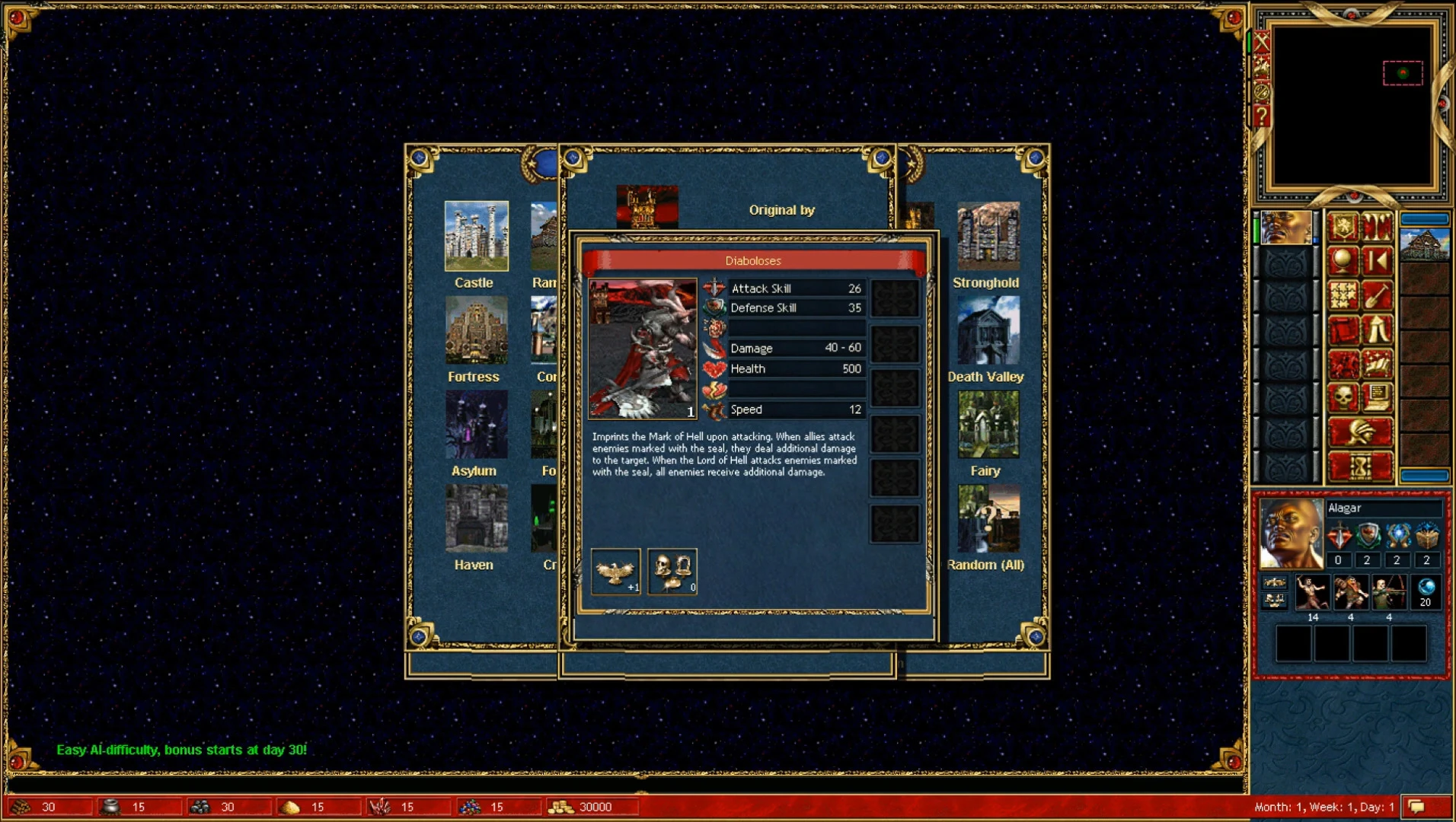Select the next hero helmet icon
The image size is (1456, 822).
pyautogui.click(x=1360, y=431)
